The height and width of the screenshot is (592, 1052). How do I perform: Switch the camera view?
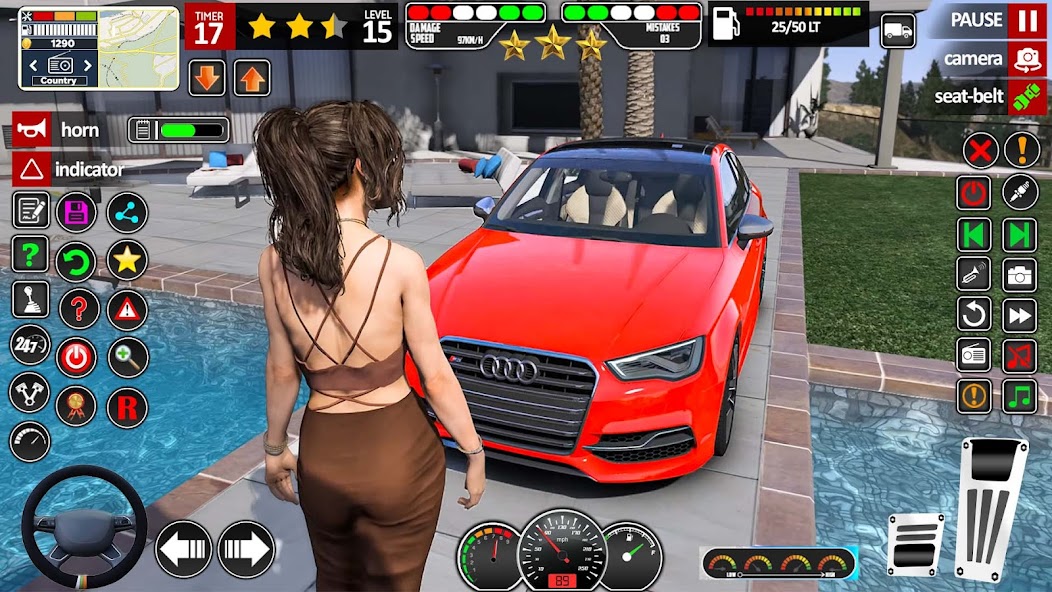(1026, 59)
